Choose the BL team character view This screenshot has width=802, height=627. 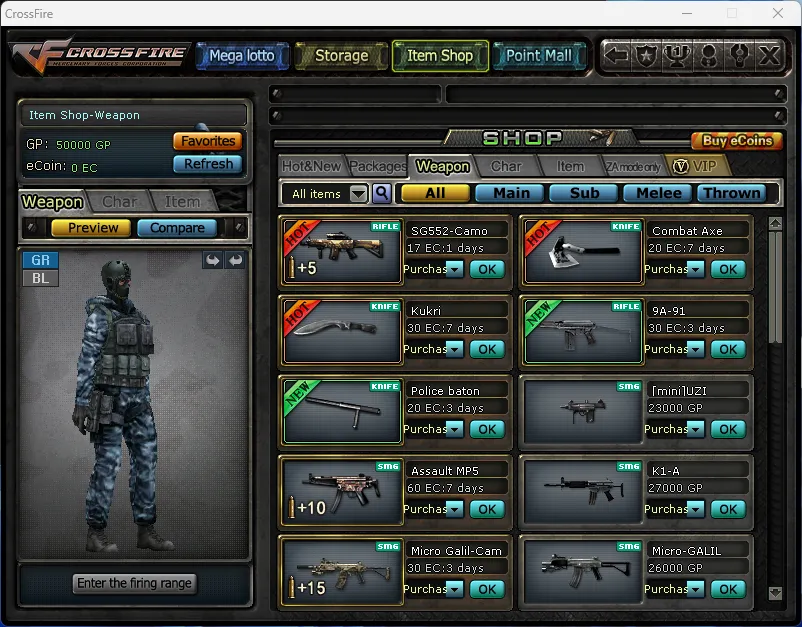(x=40, y=278)
